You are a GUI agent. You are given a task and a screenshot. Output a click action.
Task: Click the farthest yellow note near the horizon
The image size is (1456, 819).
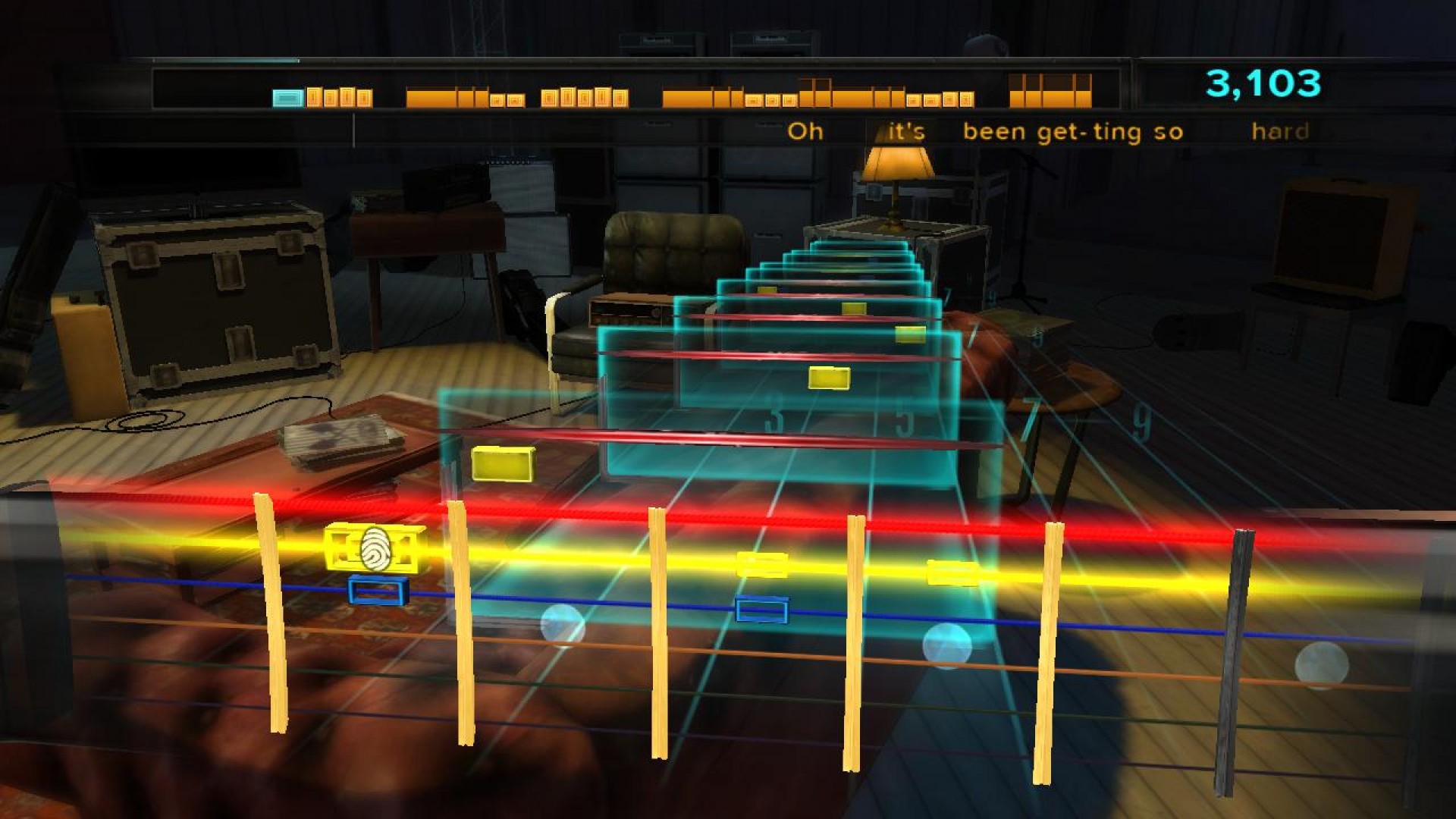coord(768,290)
